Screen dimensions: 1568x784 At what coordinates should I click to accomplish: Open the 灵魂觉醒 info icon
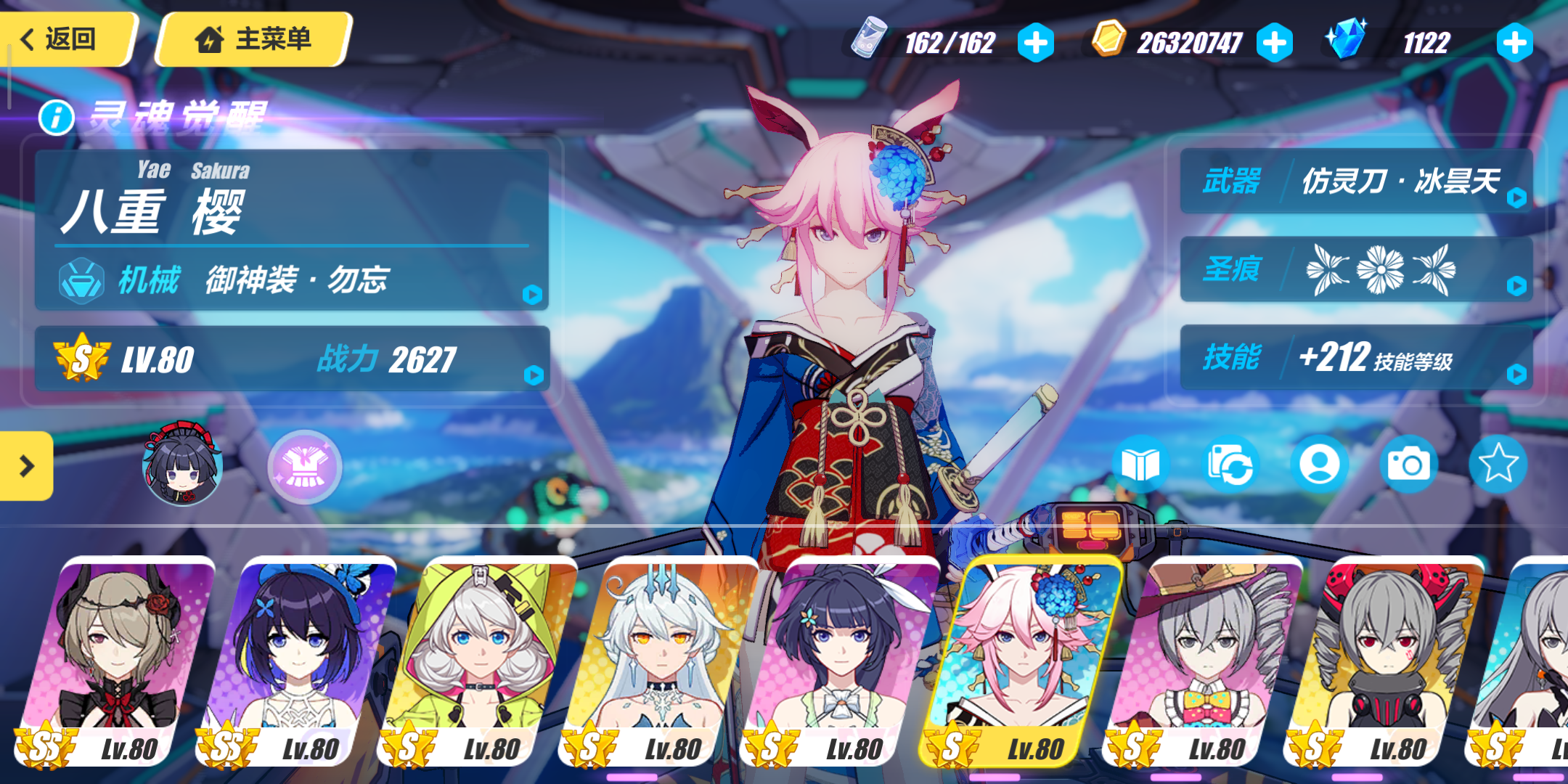pyautogui.click(x=57, y=117)
